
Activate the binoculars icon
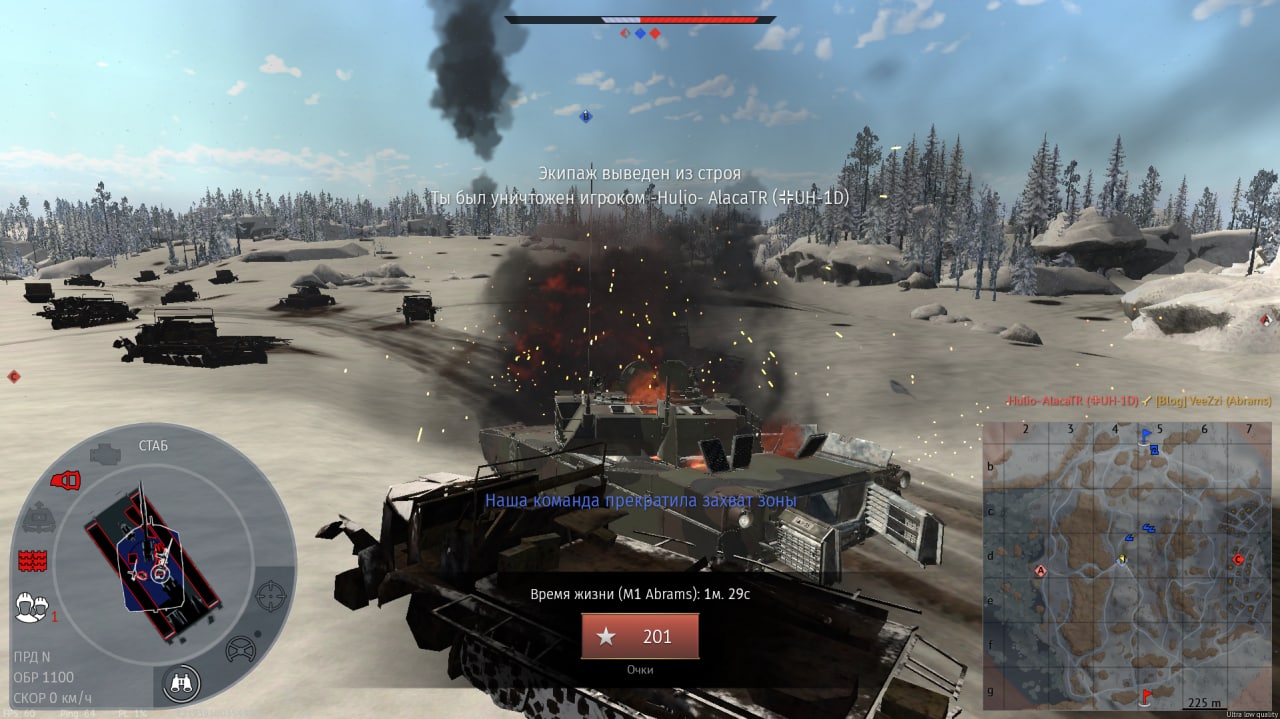click(182, 683)
